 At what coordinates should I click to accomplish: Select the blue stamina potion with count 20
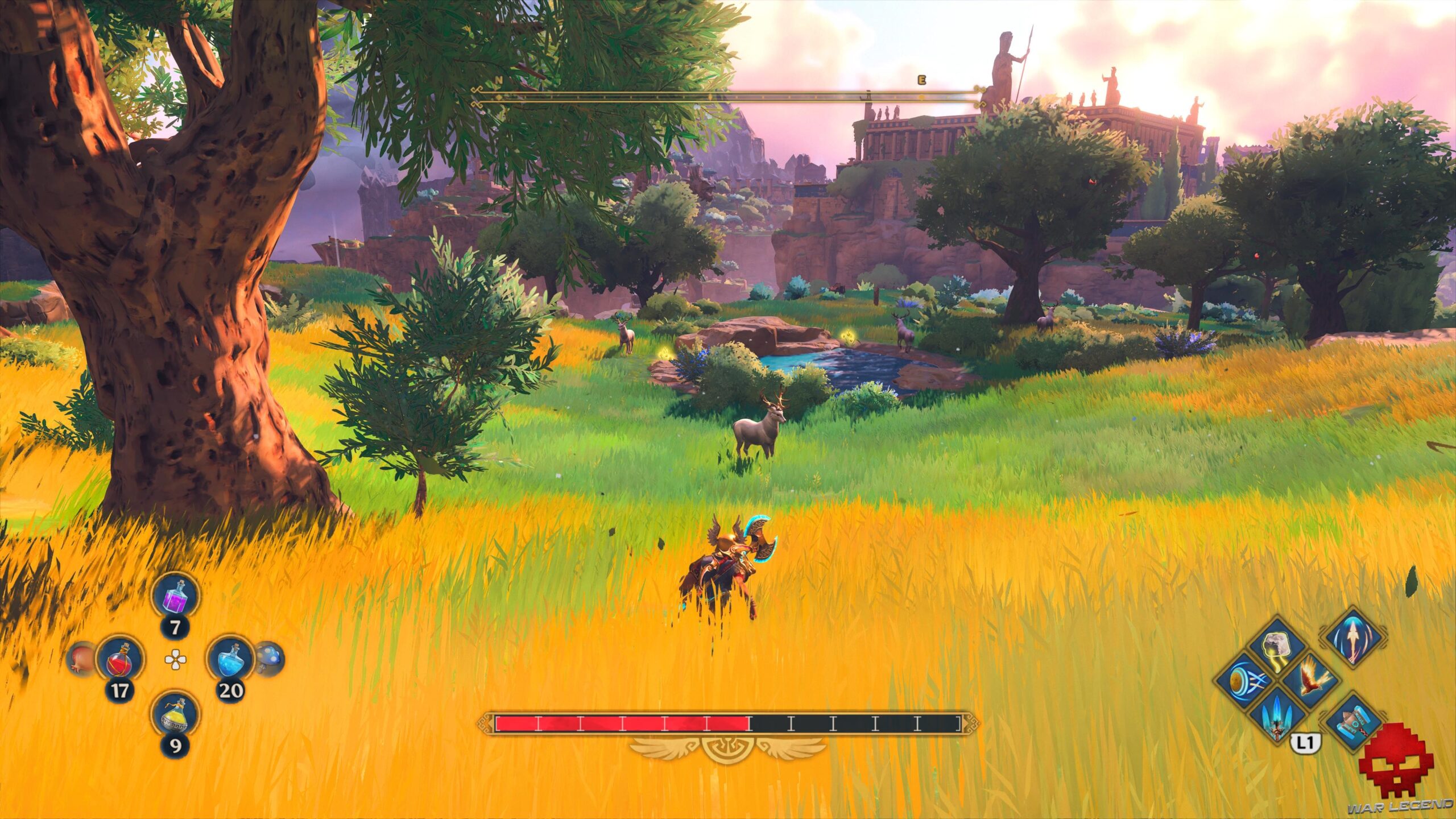click(231, 659)
